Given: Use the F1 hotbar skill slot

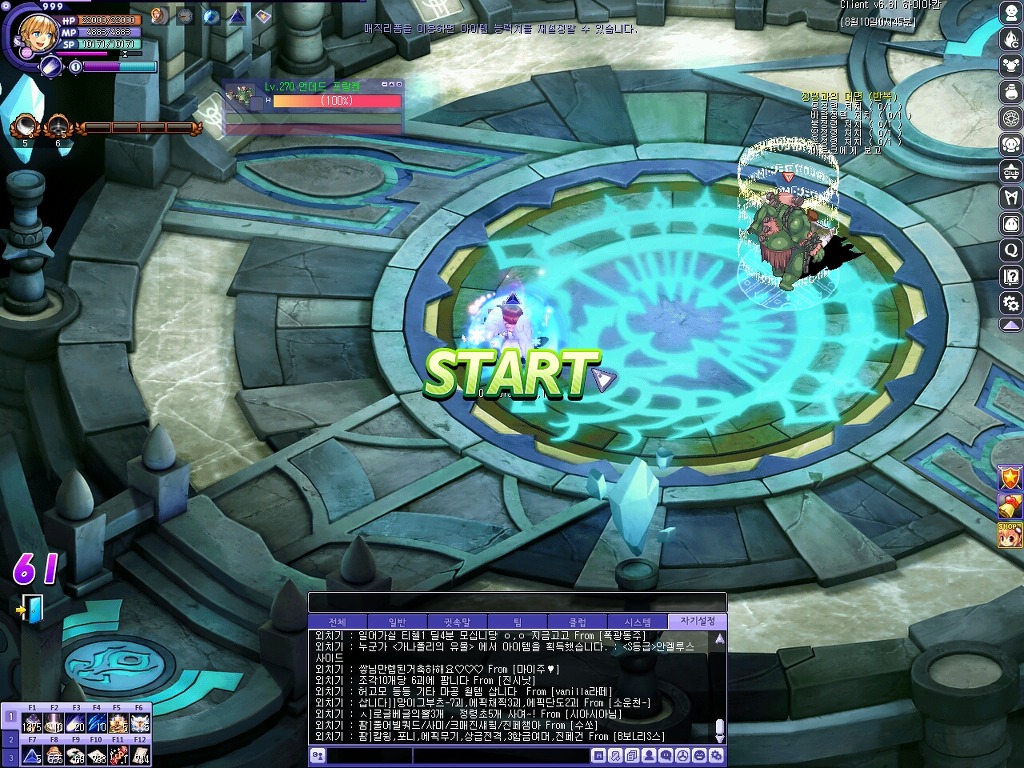Looking at the screenshot, I should [x=32, y=723].
